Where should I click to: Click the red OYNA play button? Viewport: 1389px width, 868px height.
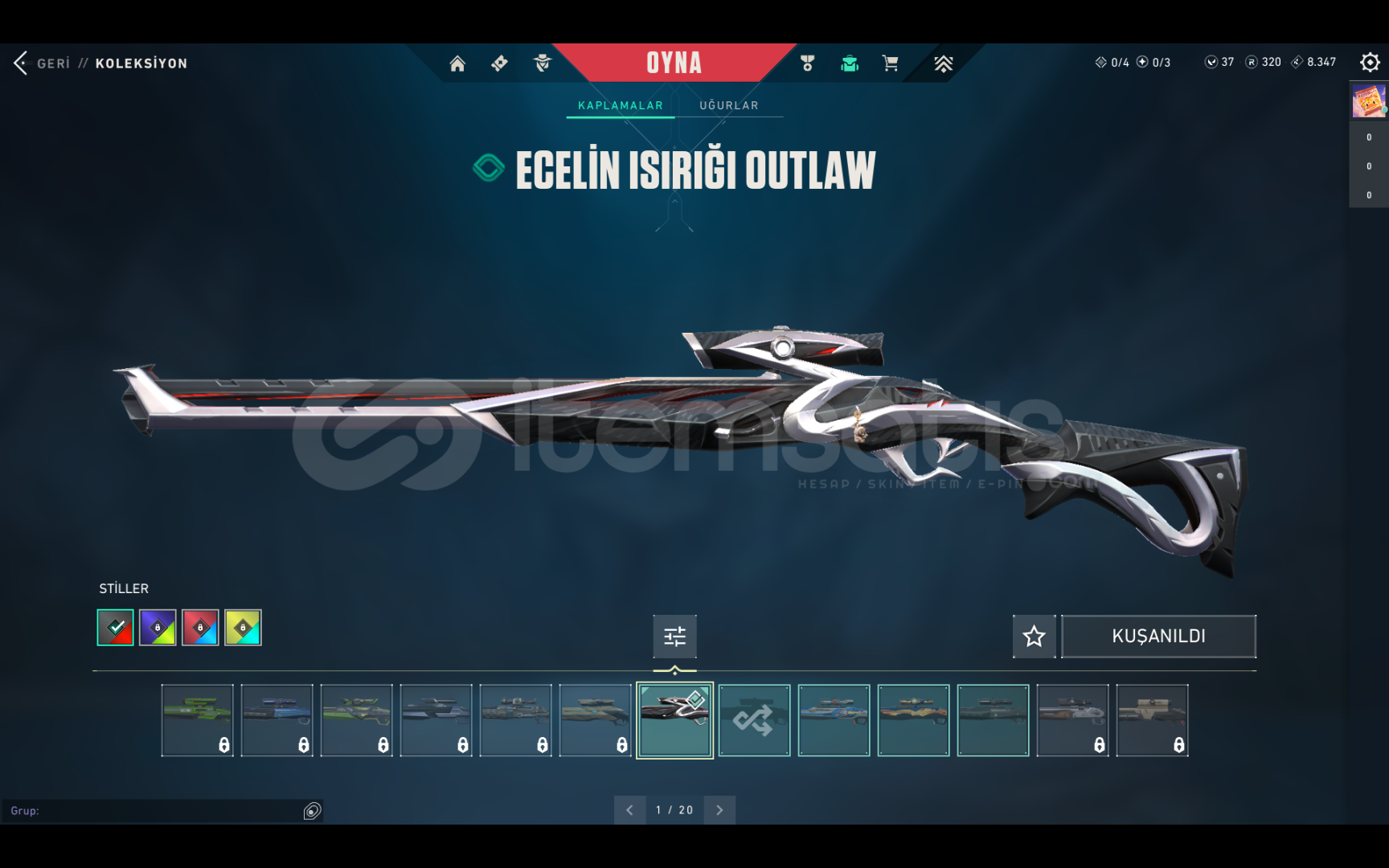point(674,63)
